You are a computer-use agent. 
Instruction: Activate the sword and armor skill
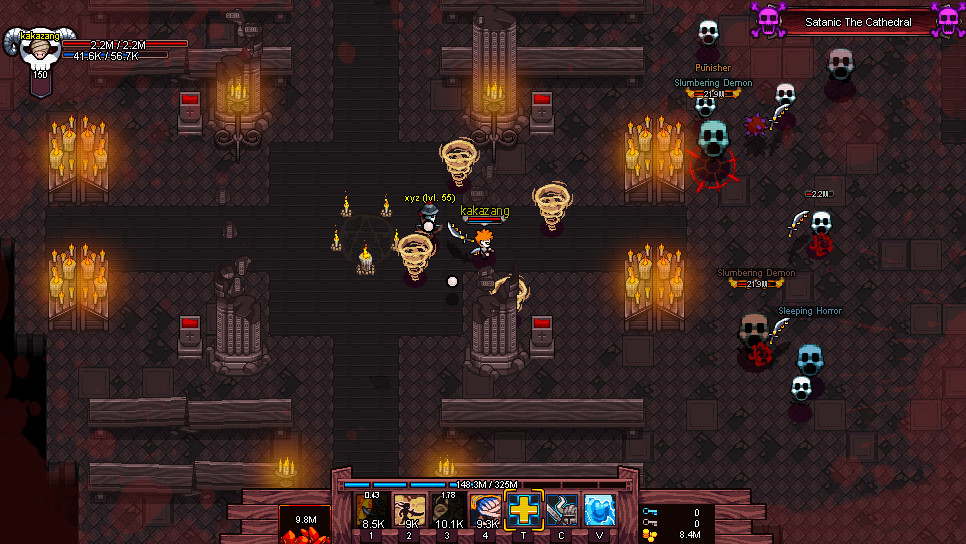point(561,510)
